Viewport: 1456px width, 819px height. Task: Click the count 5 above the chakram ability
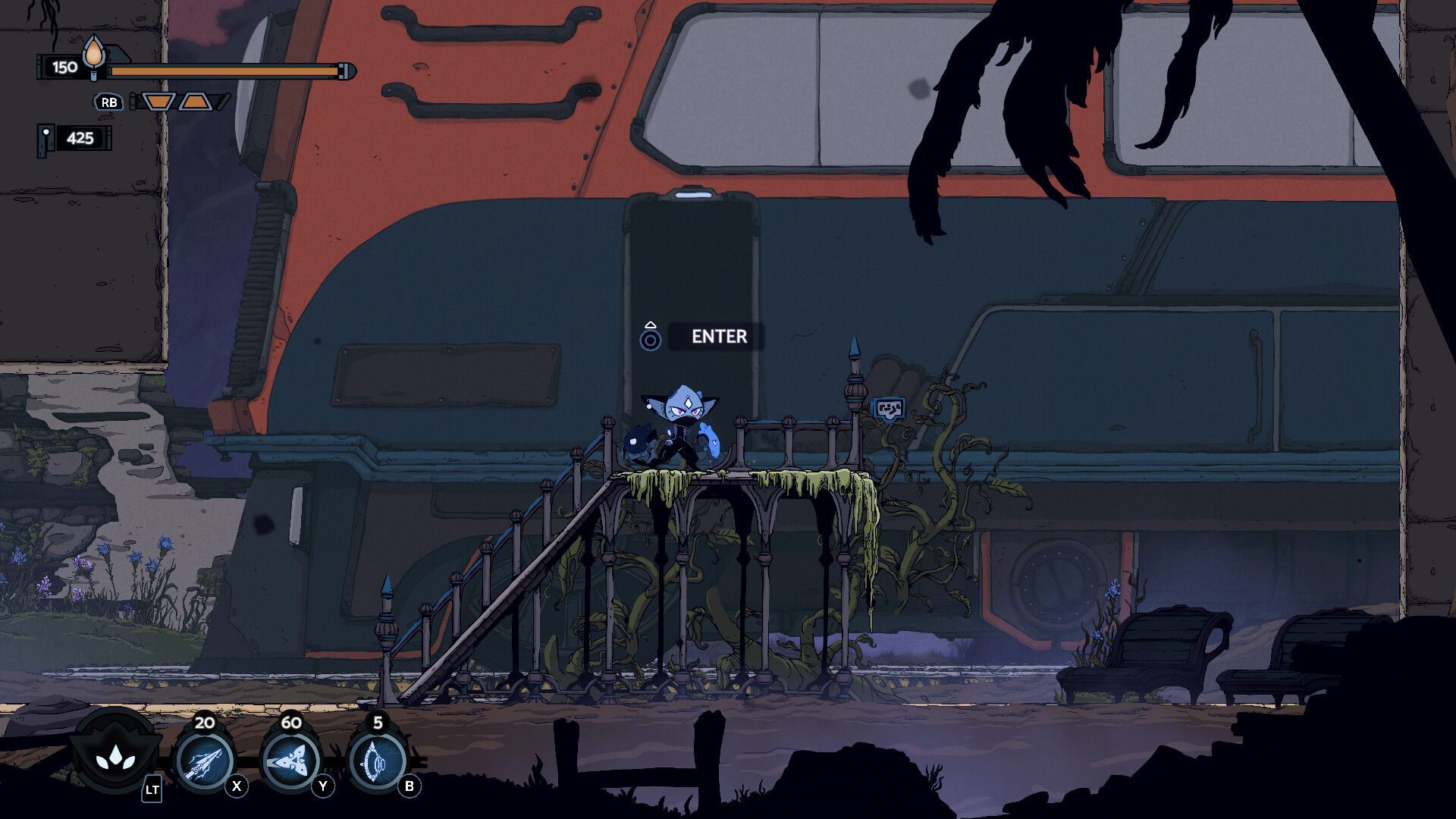coord(377,724)
